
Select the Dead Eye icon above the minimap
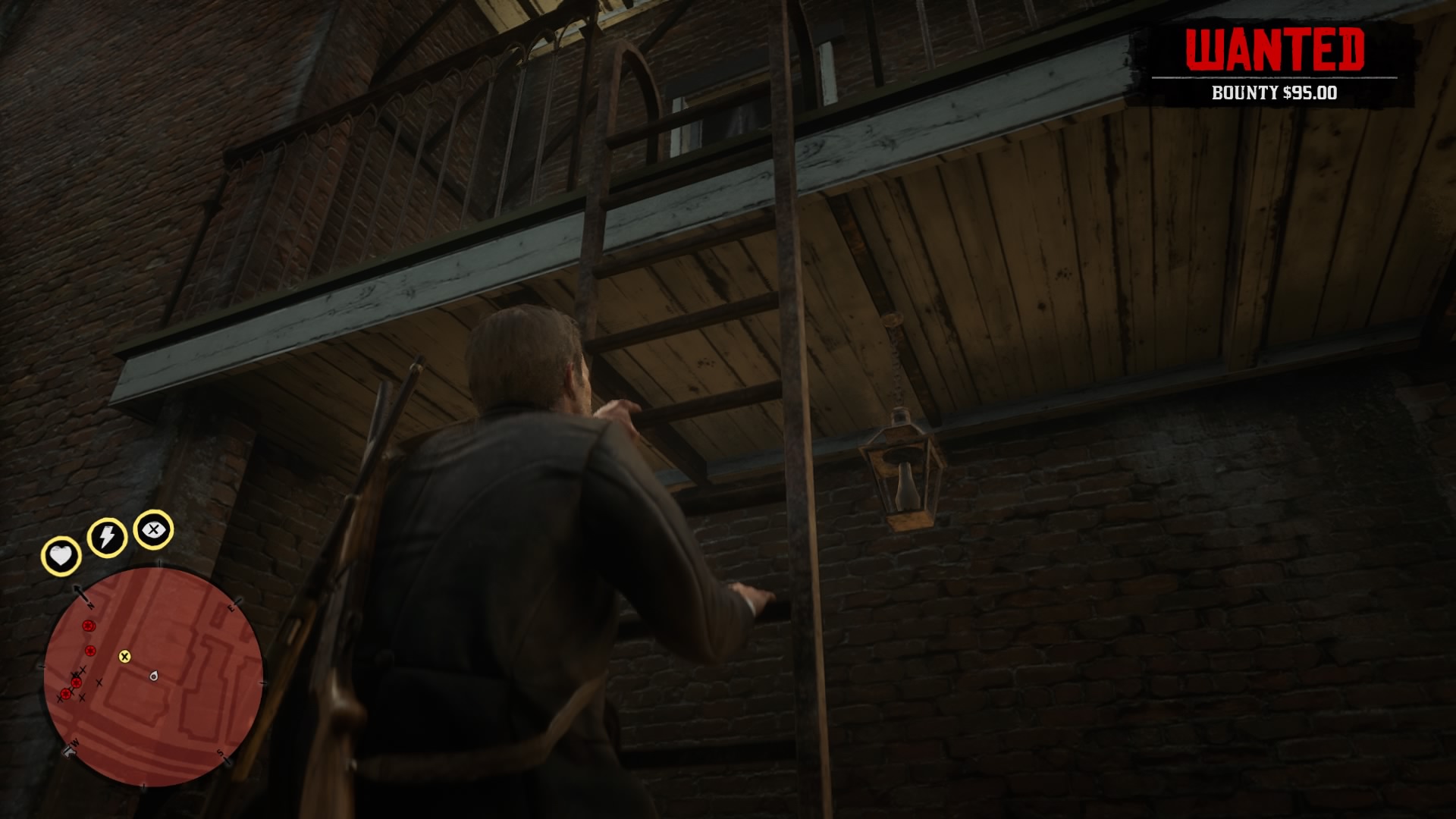pos(153,531)
